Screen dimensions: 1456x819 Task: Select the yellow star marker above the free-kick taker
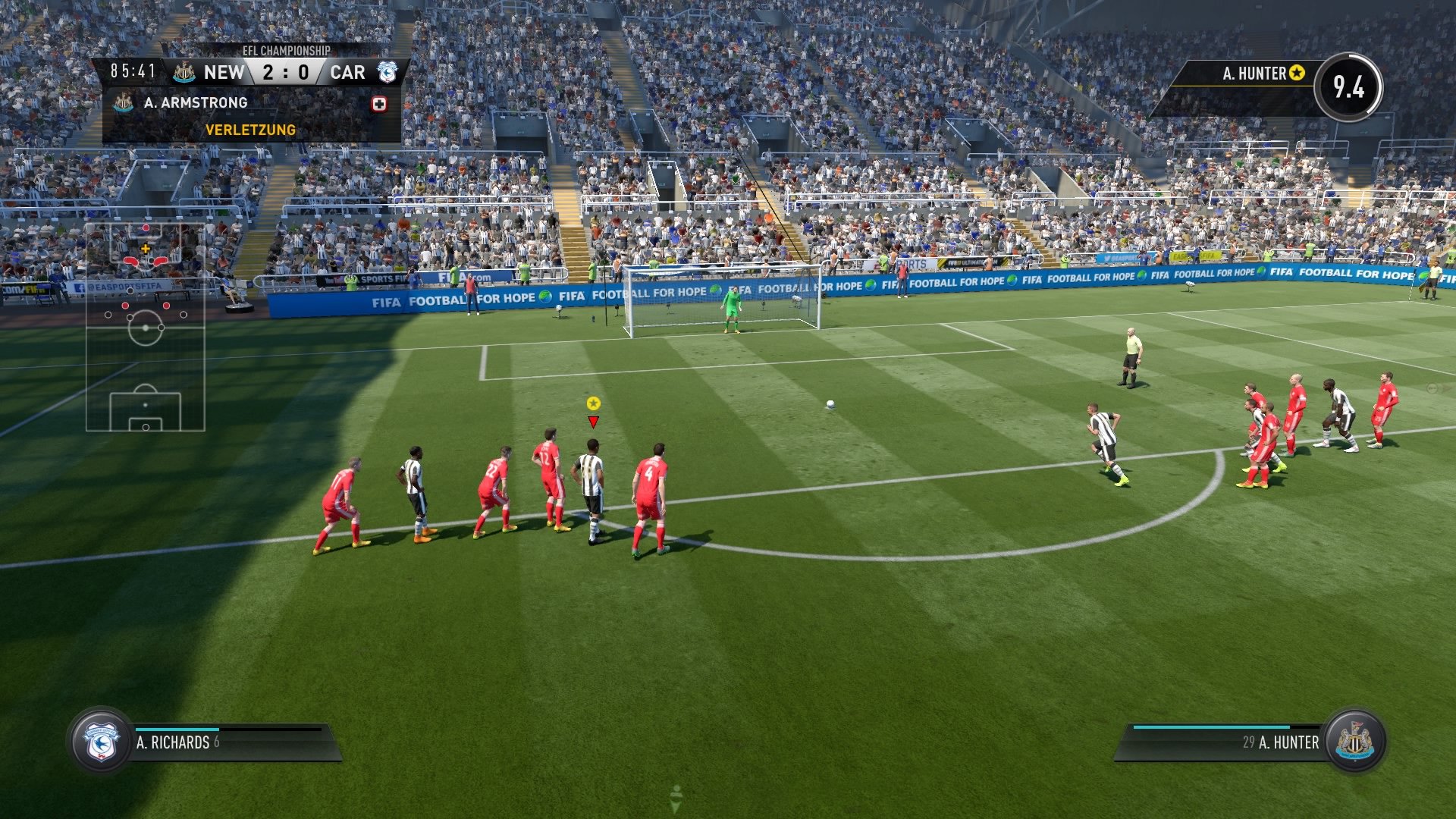592,404
